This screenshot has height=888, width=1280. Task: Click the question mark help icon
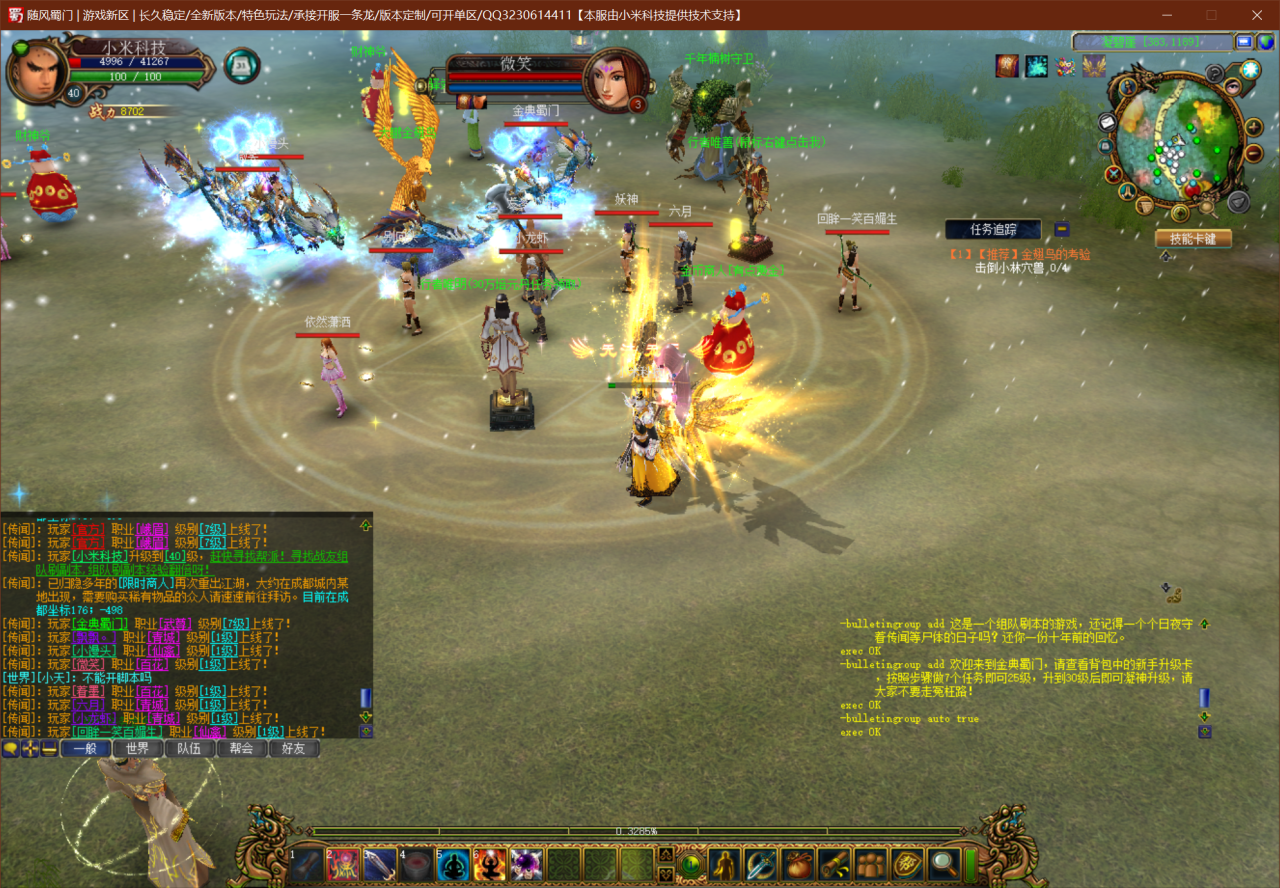(1215, 73)
